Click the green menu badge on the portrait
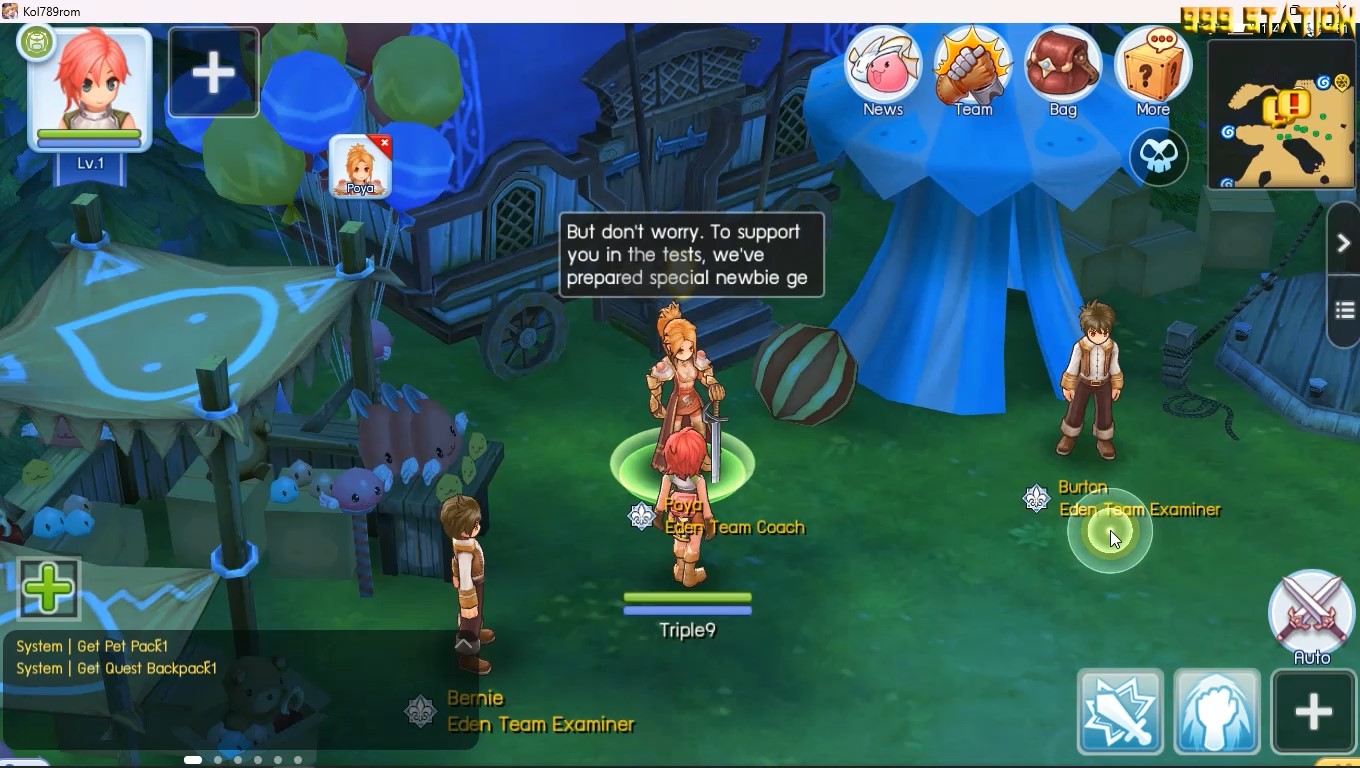 pos(37,43)
